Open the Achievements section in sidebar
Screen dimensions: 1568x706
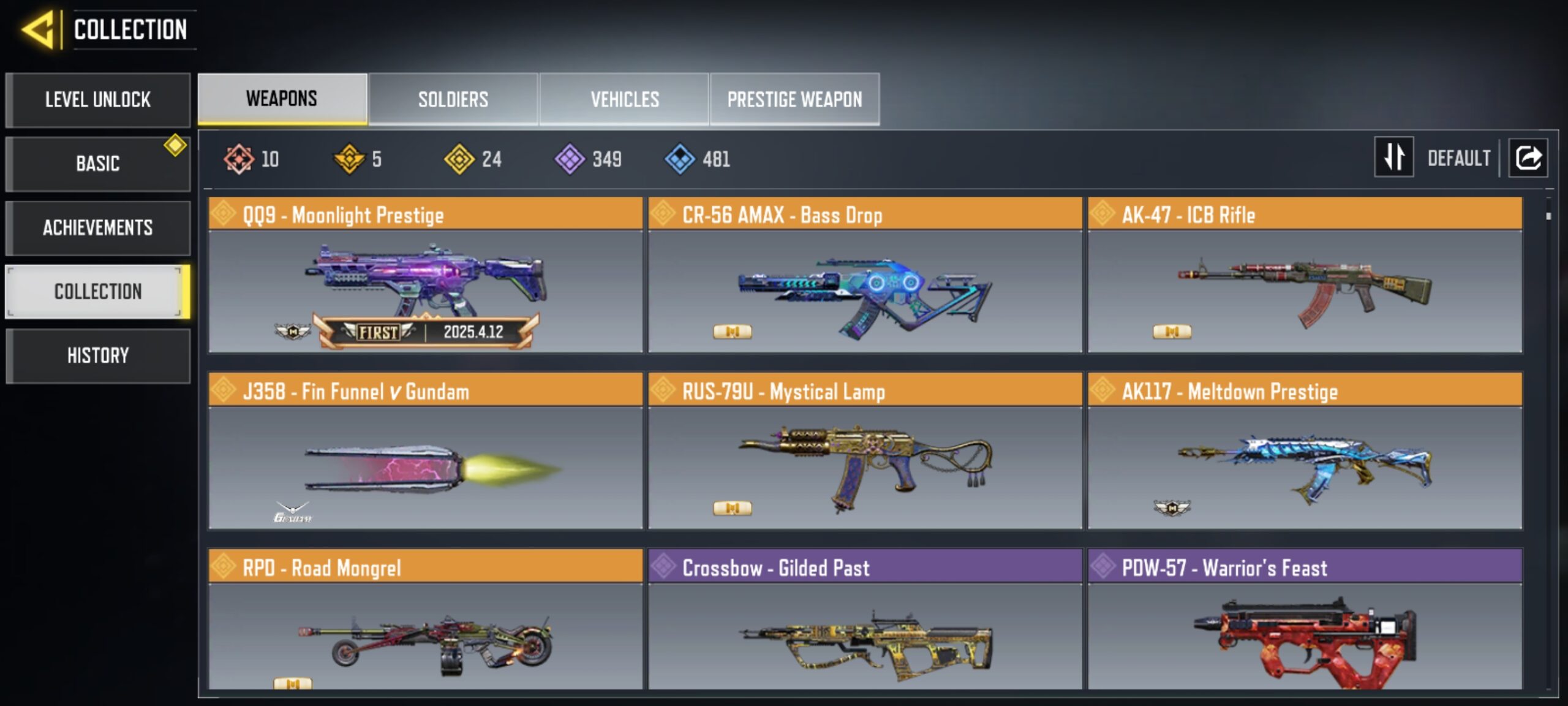98,227
